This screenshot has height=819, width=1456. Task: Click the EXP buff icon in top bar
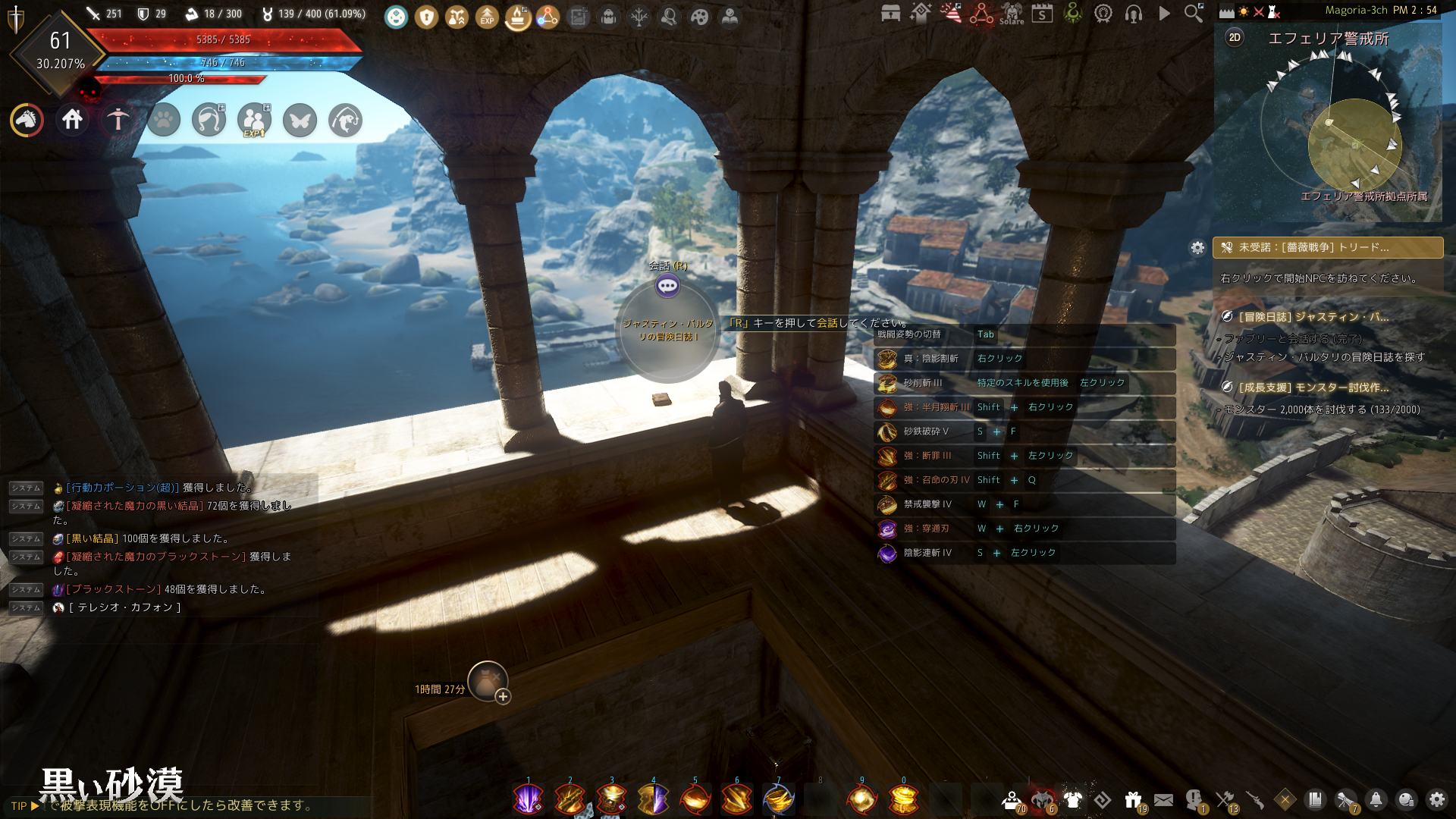[x=487, y=17]
